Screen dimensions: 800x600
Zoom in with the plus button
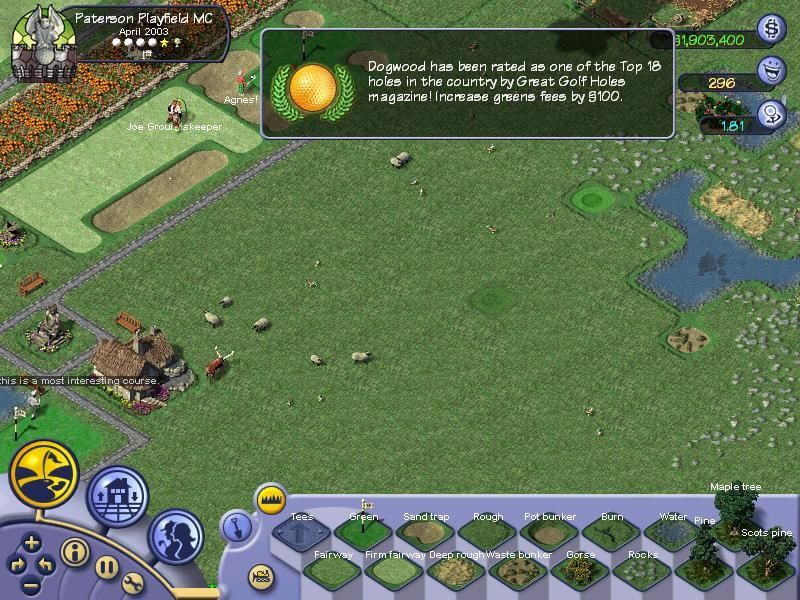click(32, 543)
